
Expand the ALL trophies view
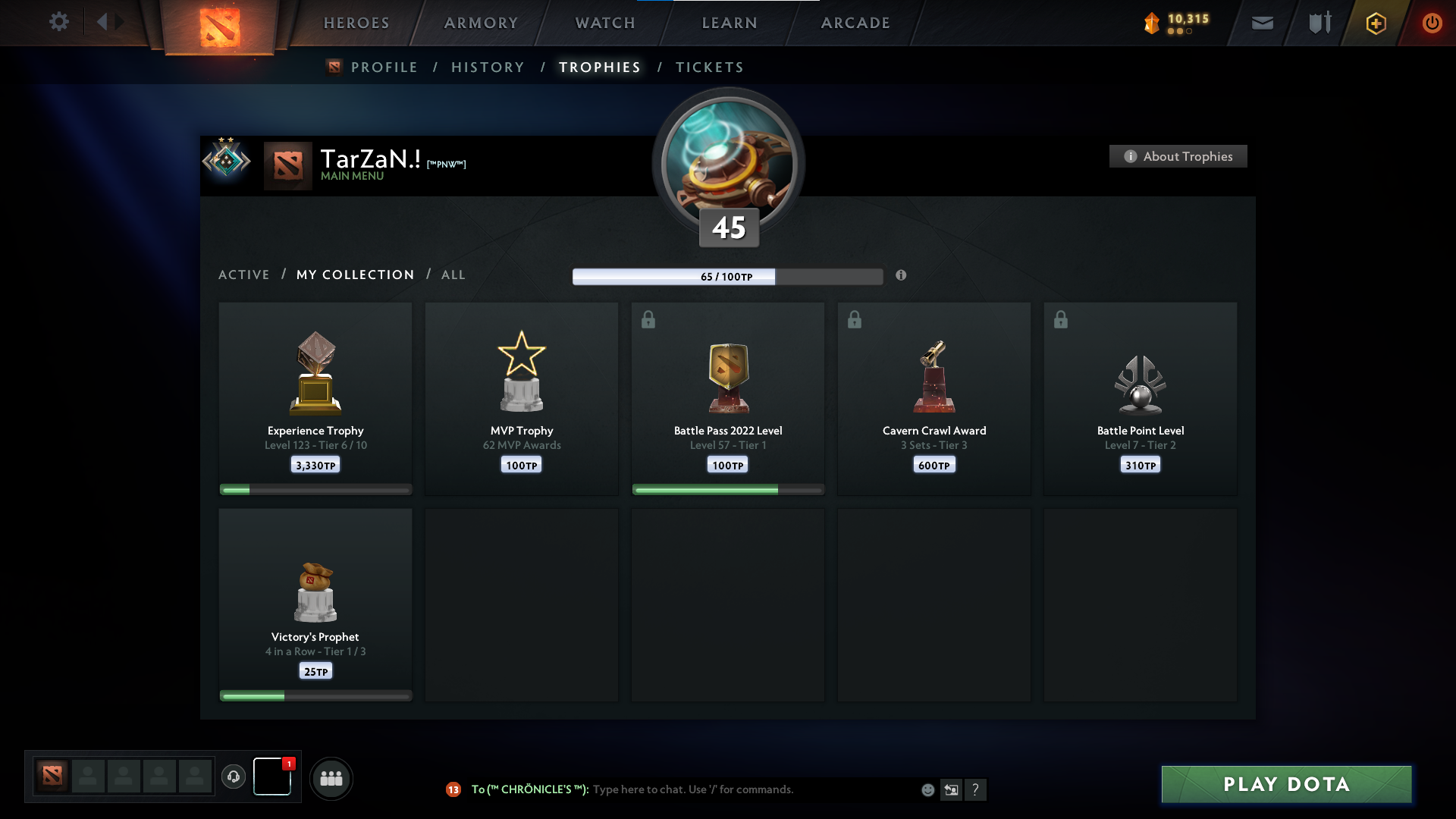coord(453,275)
